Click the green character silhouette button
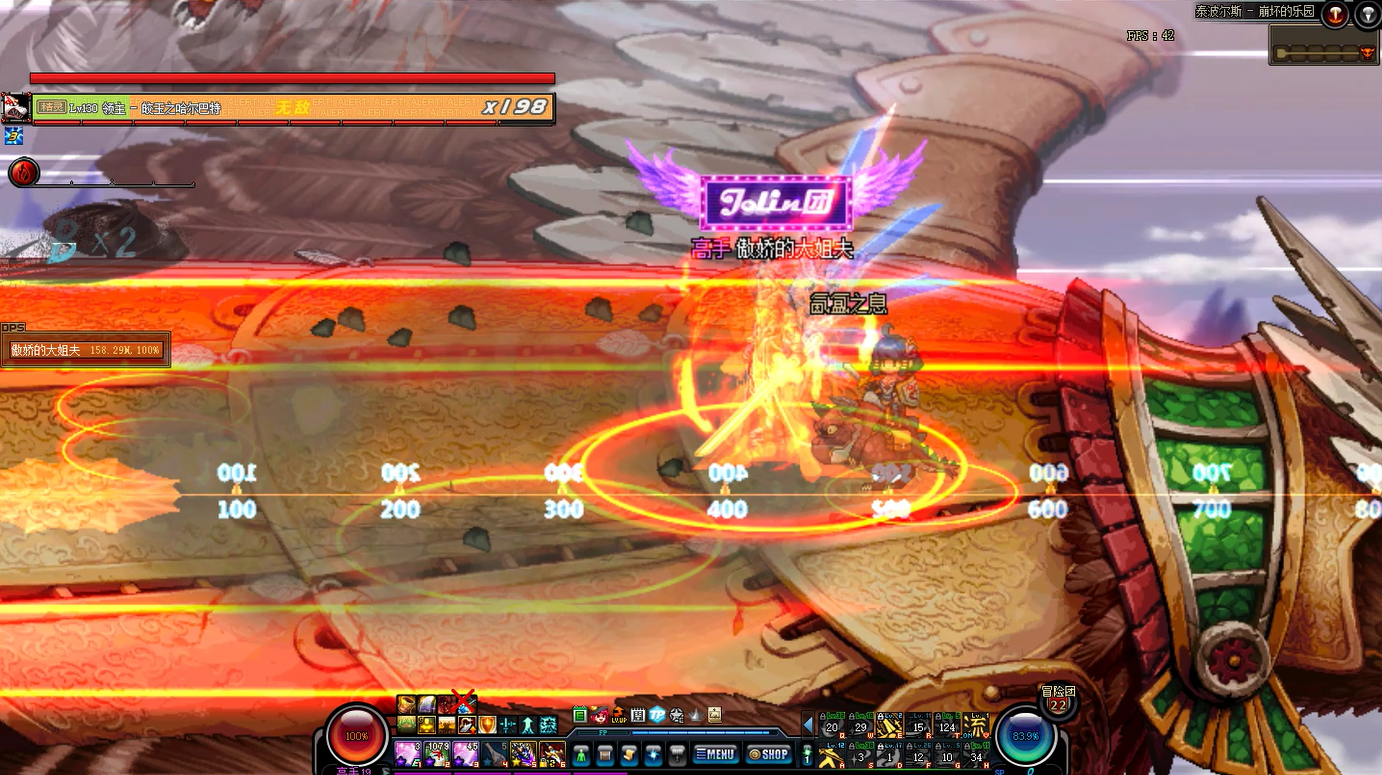Screen dimensions: 1382x775 [x=580, y=754]
